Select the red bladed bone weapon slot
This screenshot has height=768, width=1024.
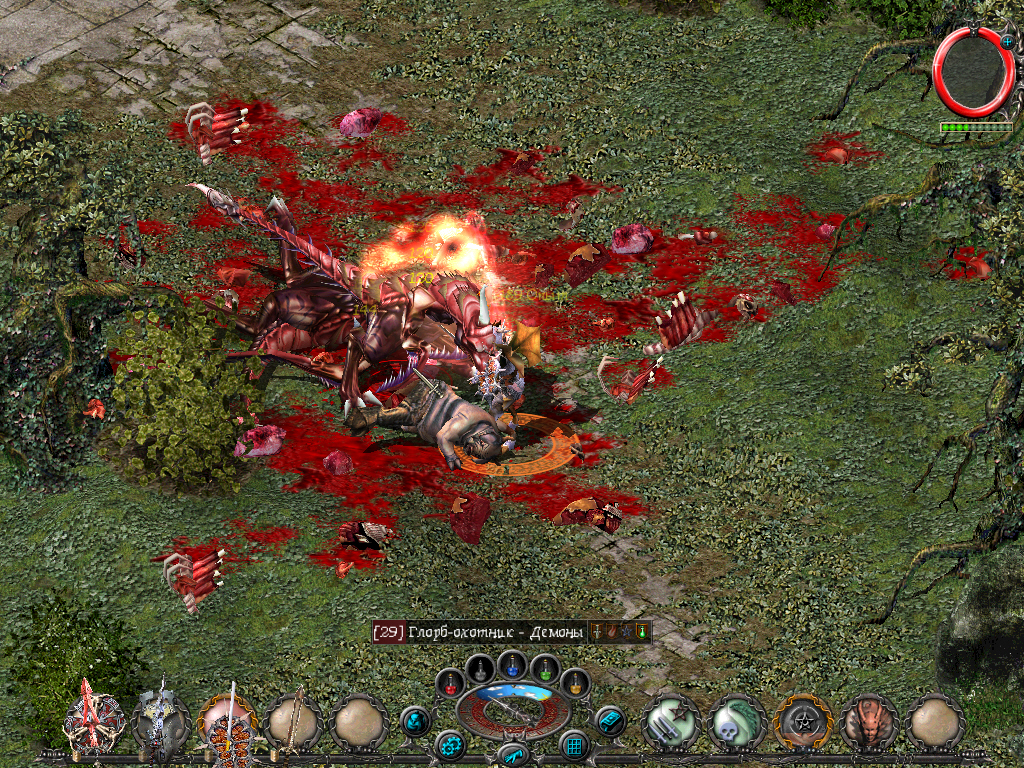tap(95, 719)
